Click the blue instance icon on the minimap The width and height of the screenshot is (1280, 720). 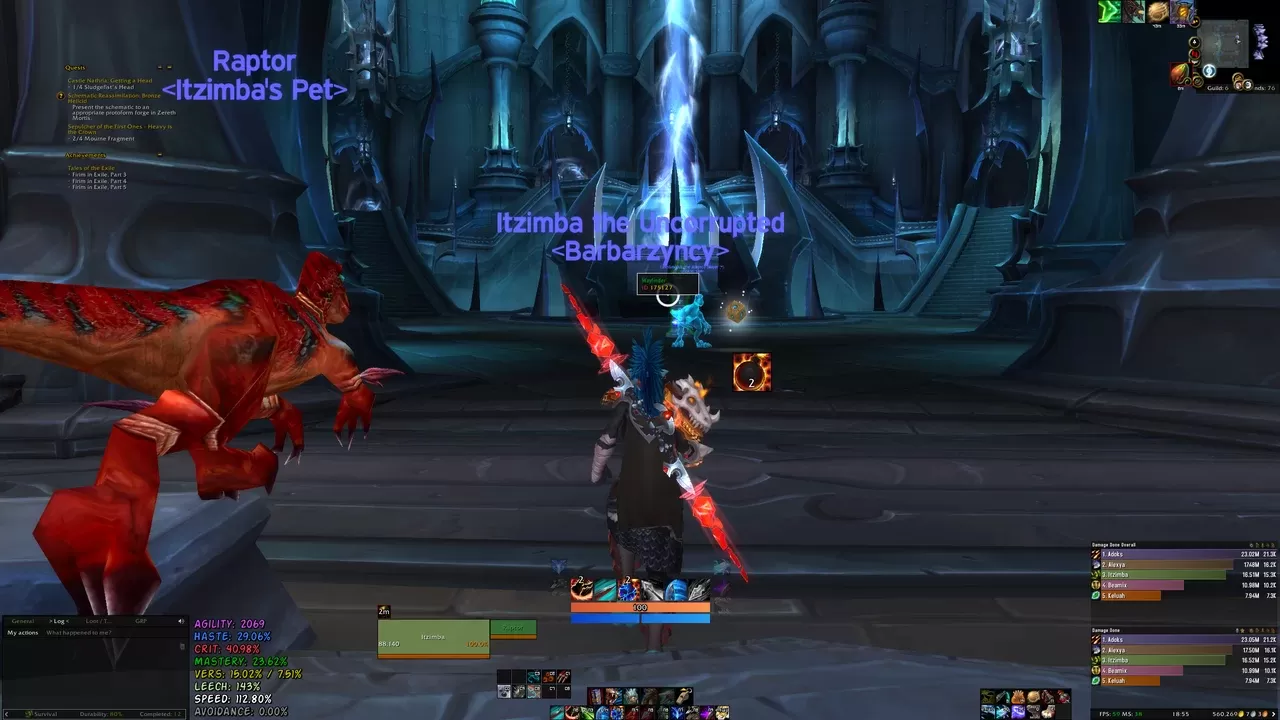tap(1209, 71)
